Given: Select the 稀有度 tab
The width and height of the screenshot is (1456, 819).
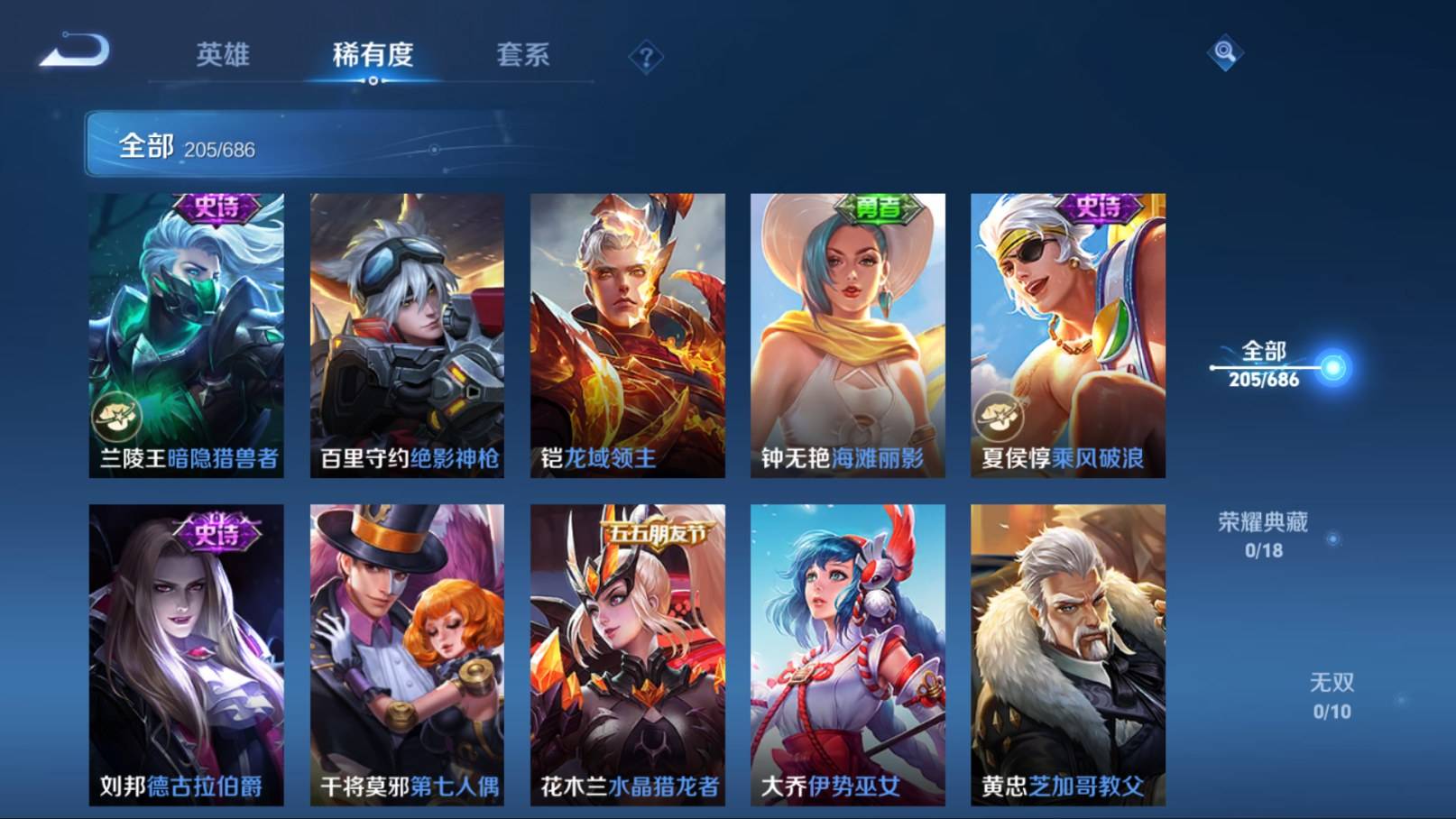Looking at the screenshot, I should coord(373,55).
